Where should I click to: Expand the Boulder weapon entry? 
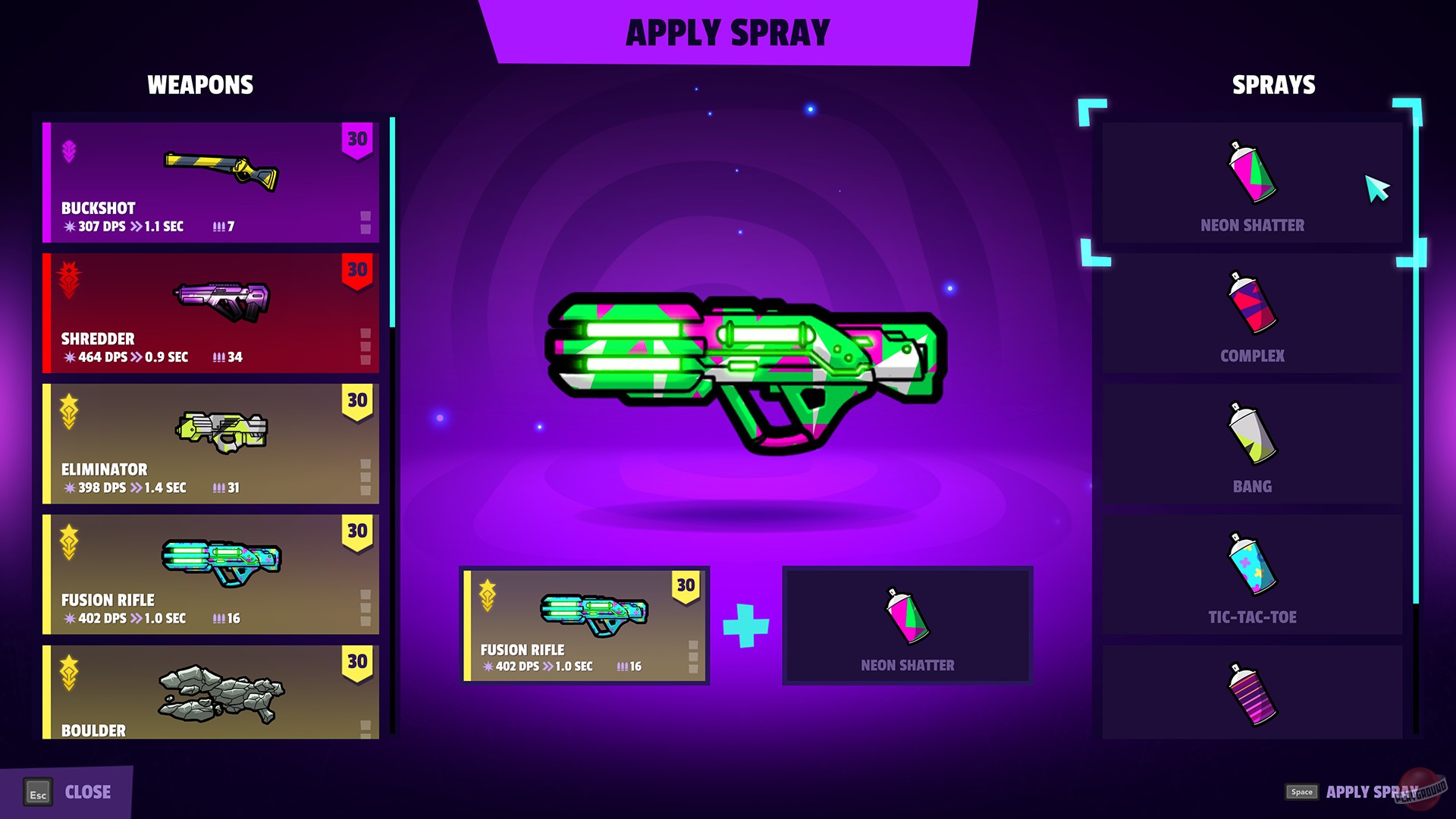[211, 690]
